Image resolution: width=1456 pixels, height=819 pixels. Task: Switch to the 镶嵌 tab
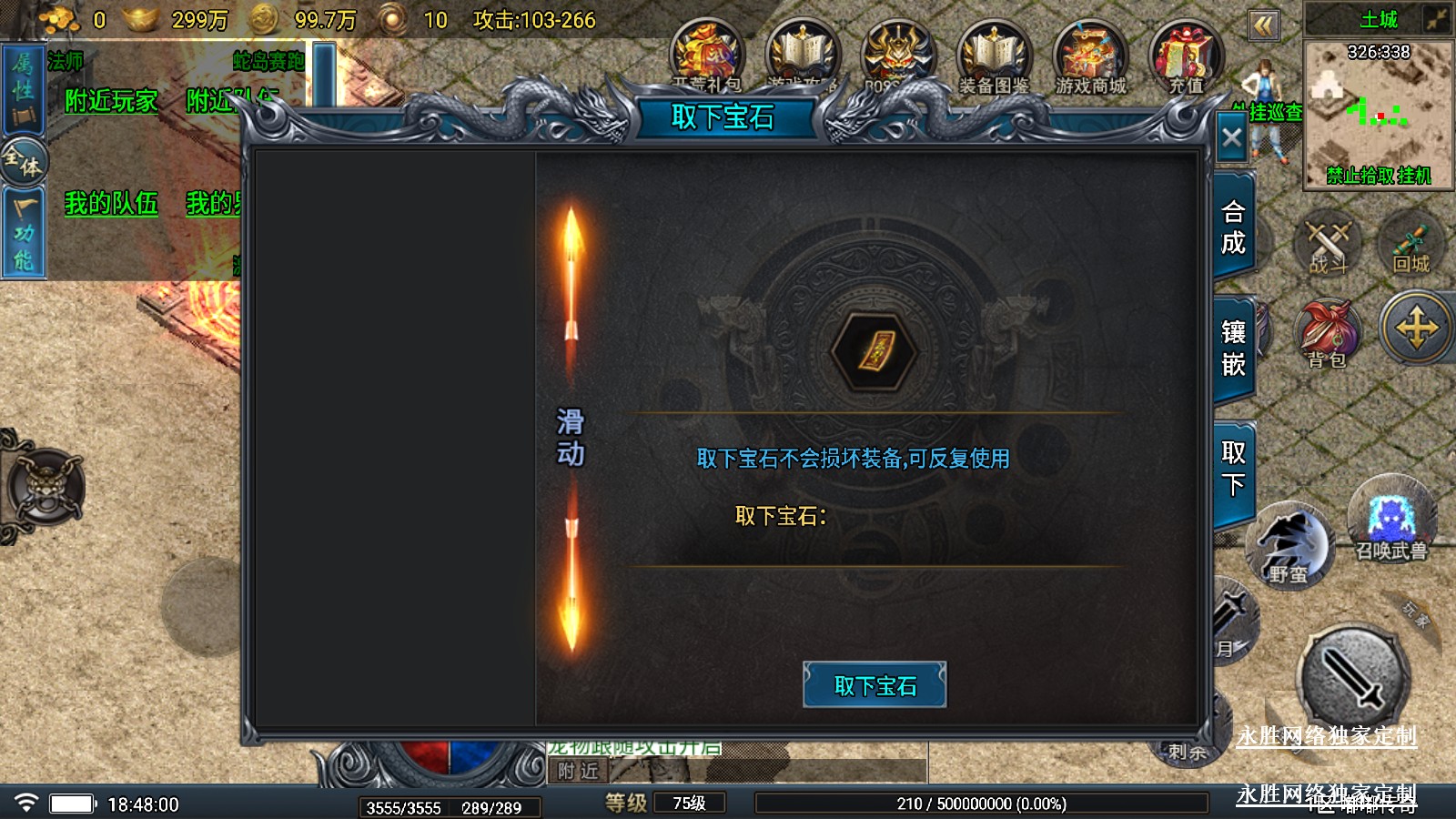point(1233,349)
